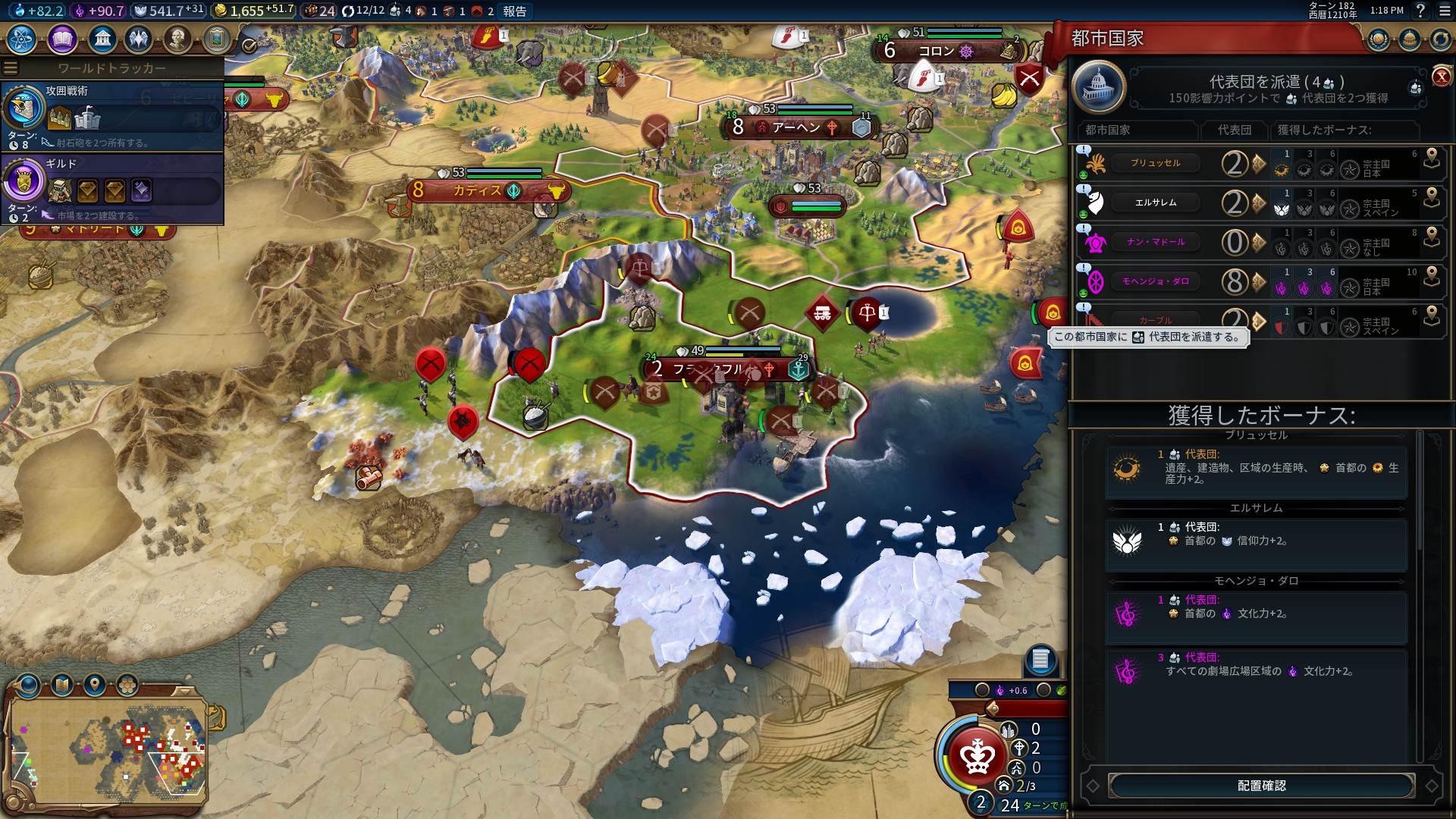Choose the ナン・マドール city-state

coord(1155,242)
